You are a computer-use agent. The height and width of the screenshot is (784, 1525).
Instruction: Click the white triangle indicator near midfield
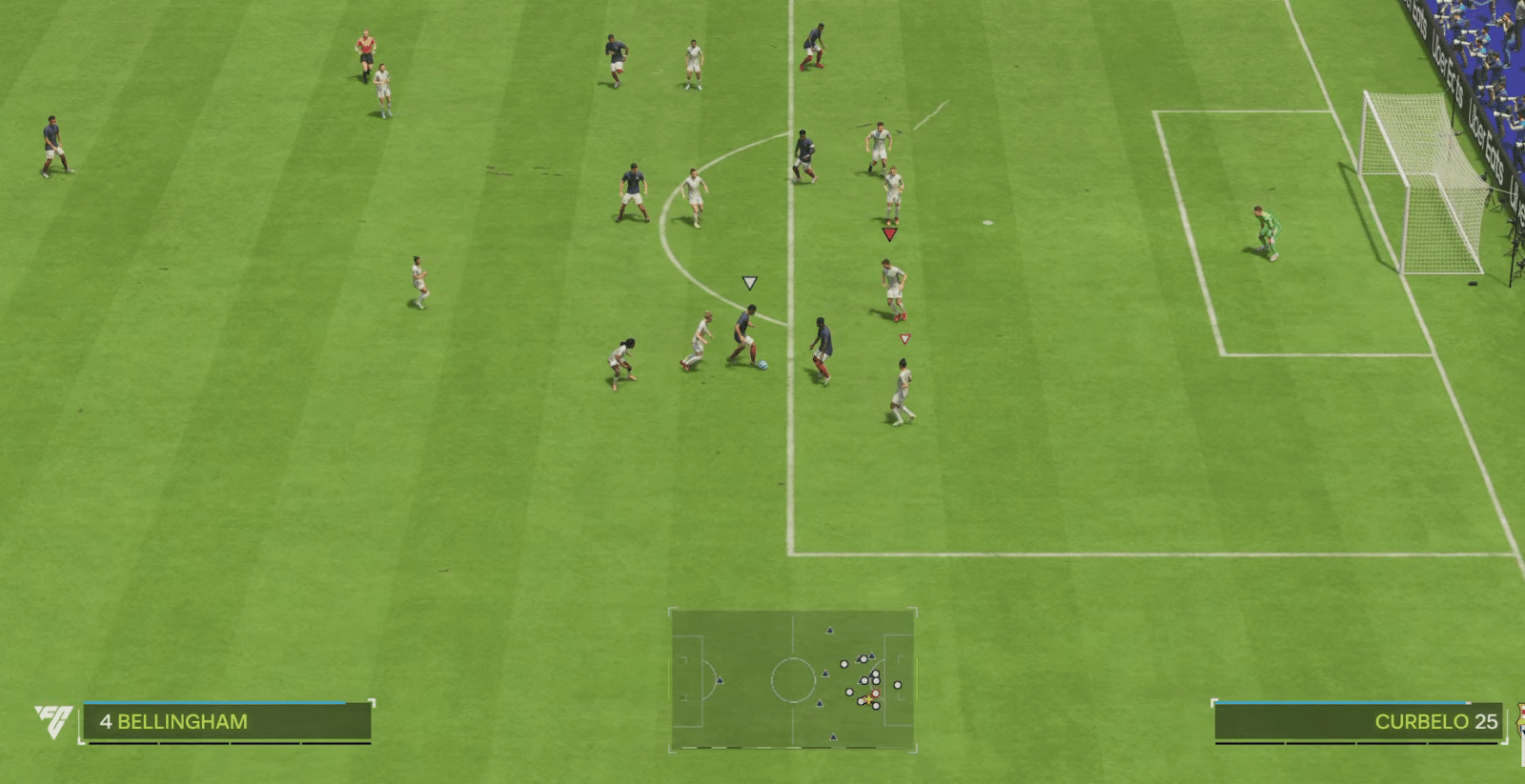(752, 281)
